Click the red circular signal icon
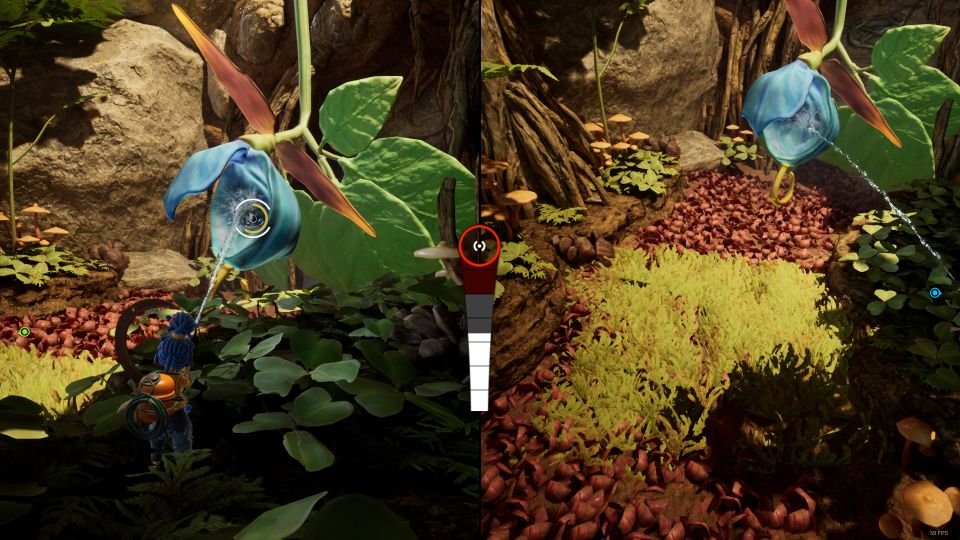The height and width of the screenshot is (540, 960). pos(479,246)
